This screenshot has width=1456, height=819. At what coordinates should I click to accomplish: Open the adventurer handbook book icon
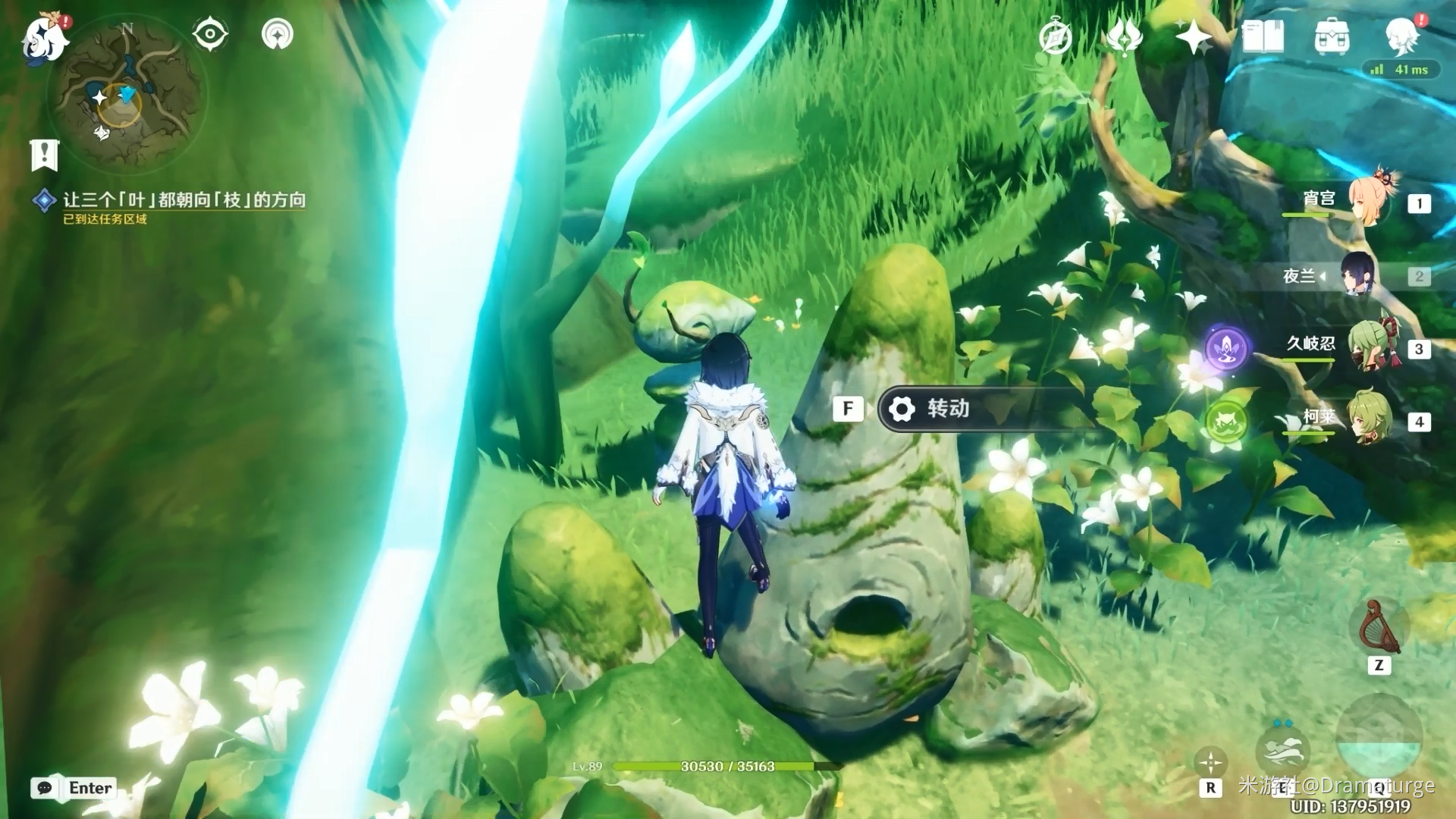point(1263,36)
